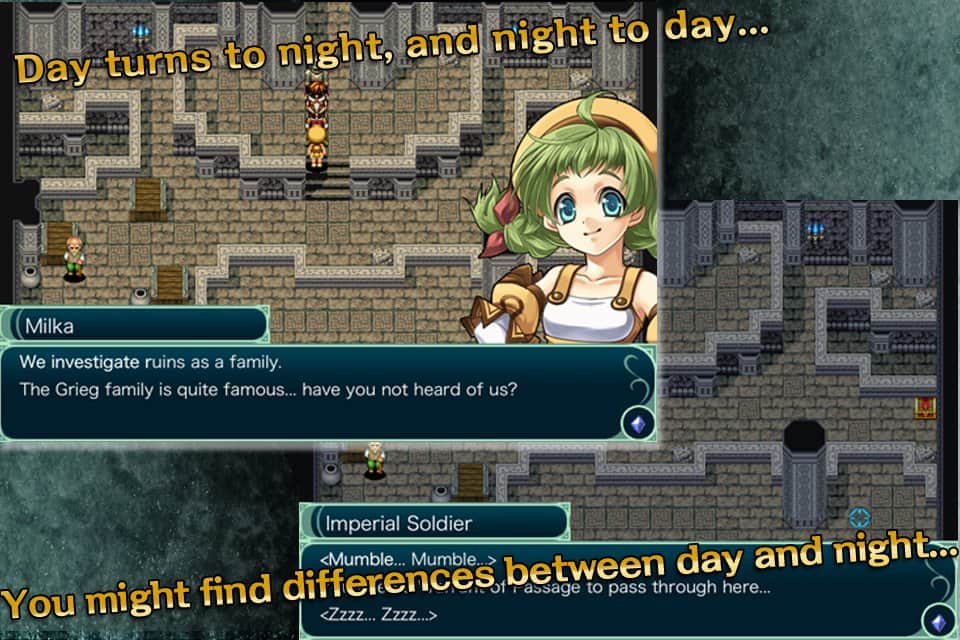
Task: Tap the blue gem in Milka's dialogue box
Action: pos(637,423)
